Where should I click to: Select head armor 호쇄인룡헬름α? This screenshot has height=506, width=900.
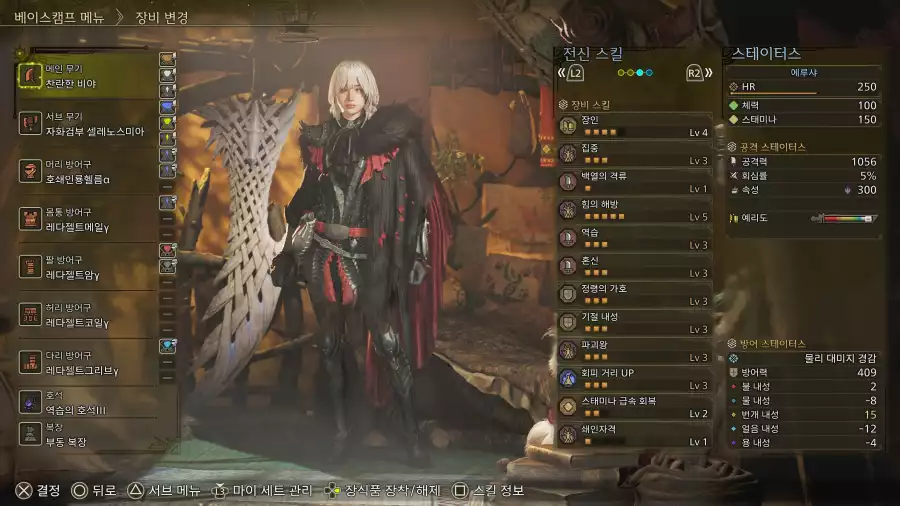pos(88,172)
